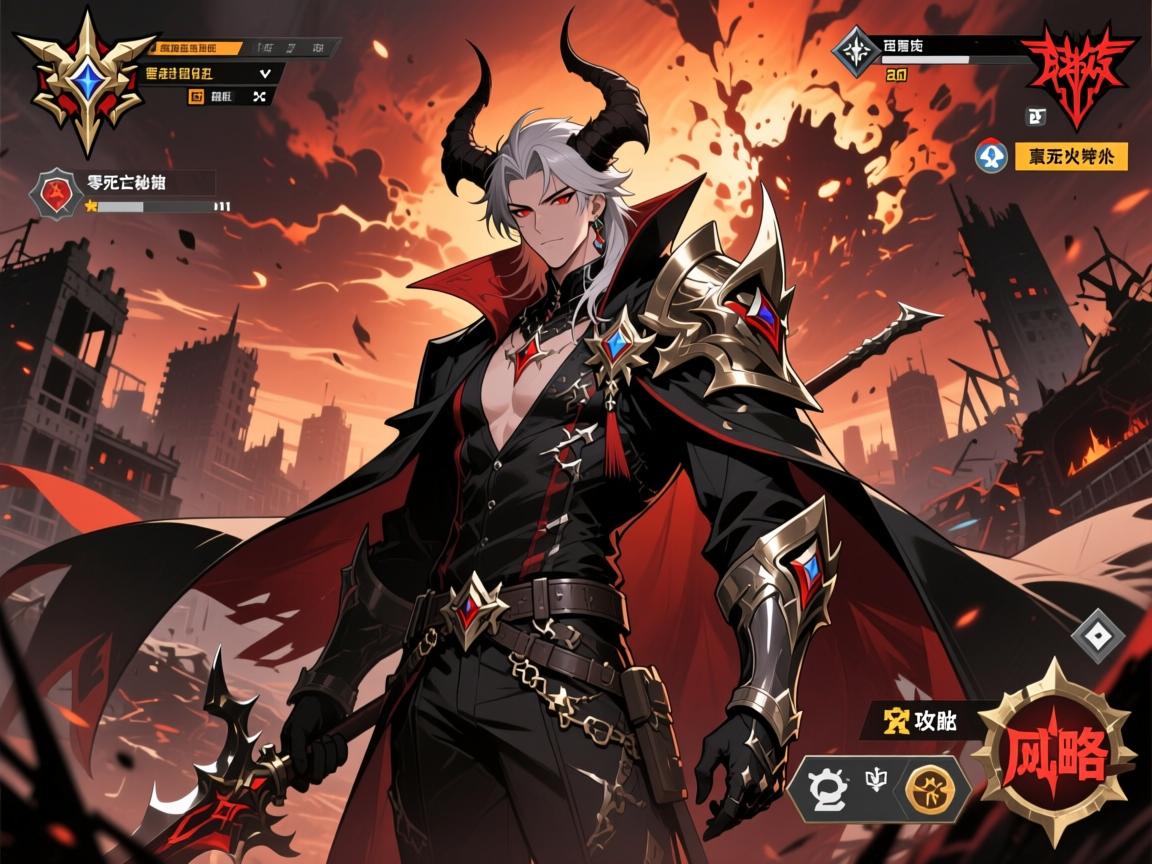This screenshot has width=1152, height=864.
Task: Toggle the white shuffle arrows icon
Action: (261, 96)
